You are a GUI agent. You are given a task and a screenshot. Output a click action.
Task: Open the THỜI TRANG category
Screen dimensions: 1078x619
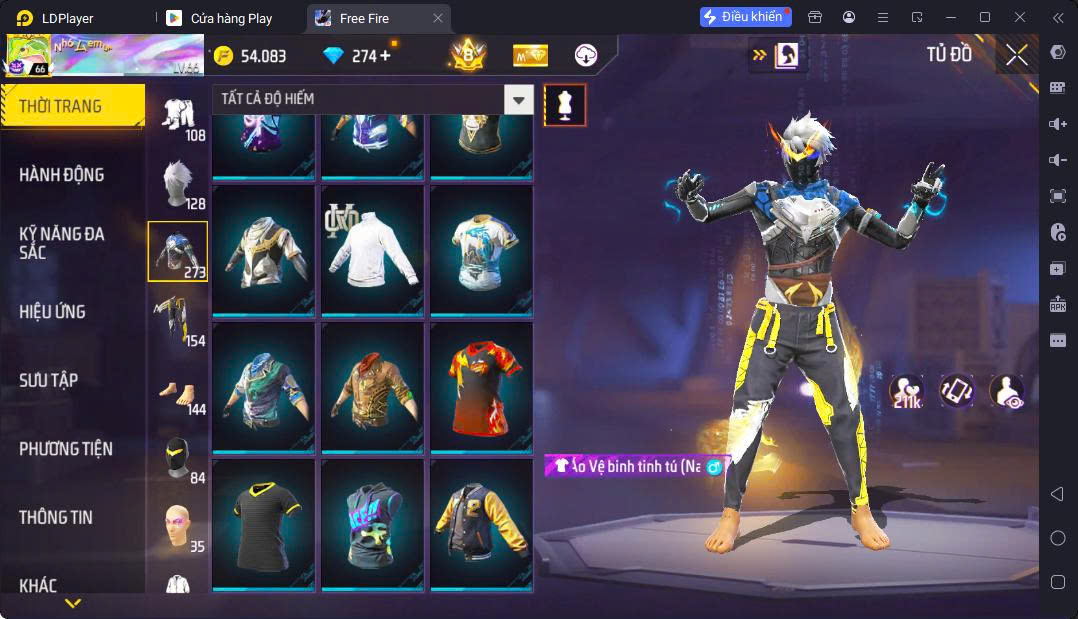[72, 106]
